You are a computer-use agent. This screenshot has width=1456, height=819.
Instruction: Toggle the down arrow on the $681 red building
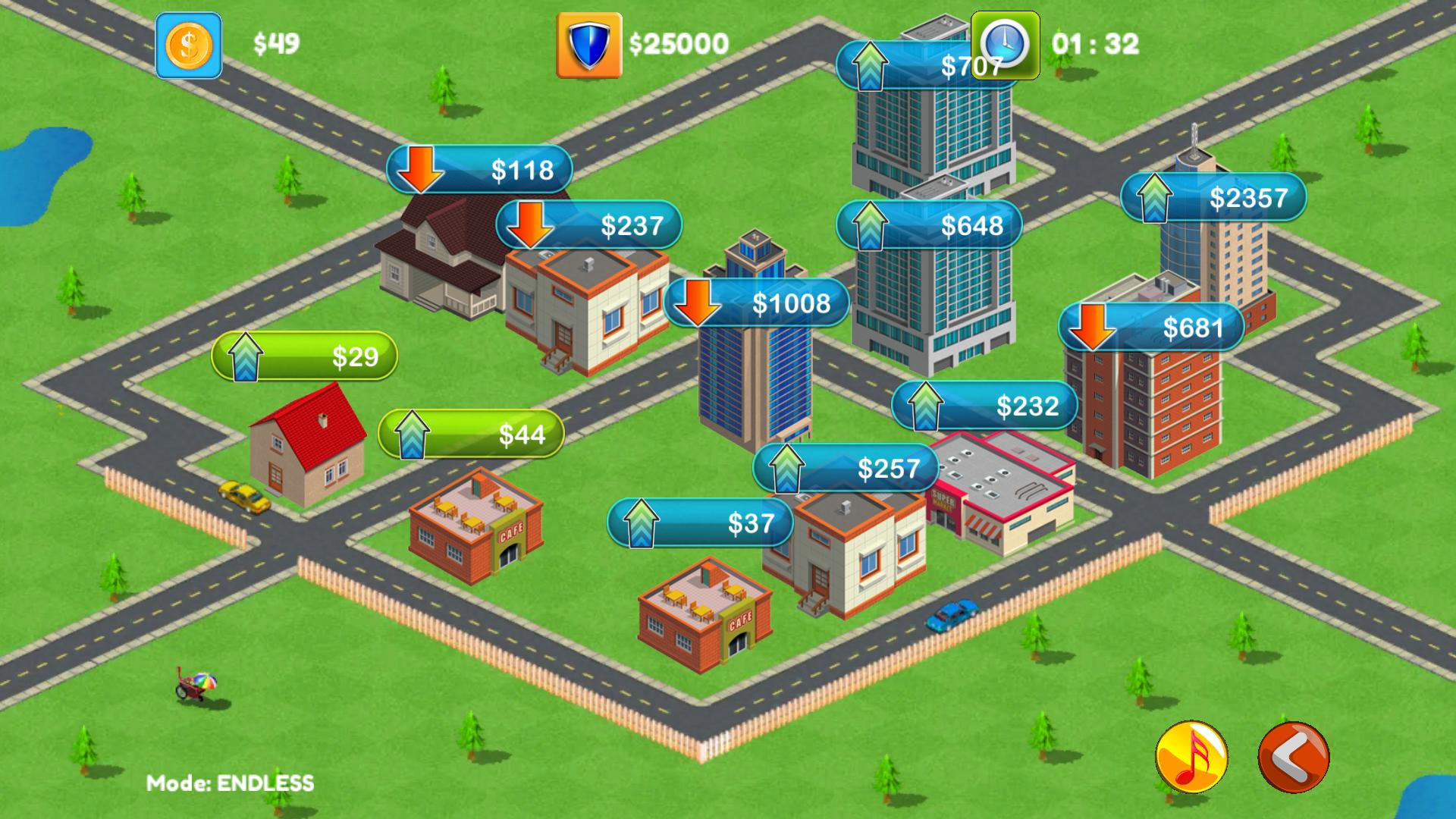click(1091, 328)
